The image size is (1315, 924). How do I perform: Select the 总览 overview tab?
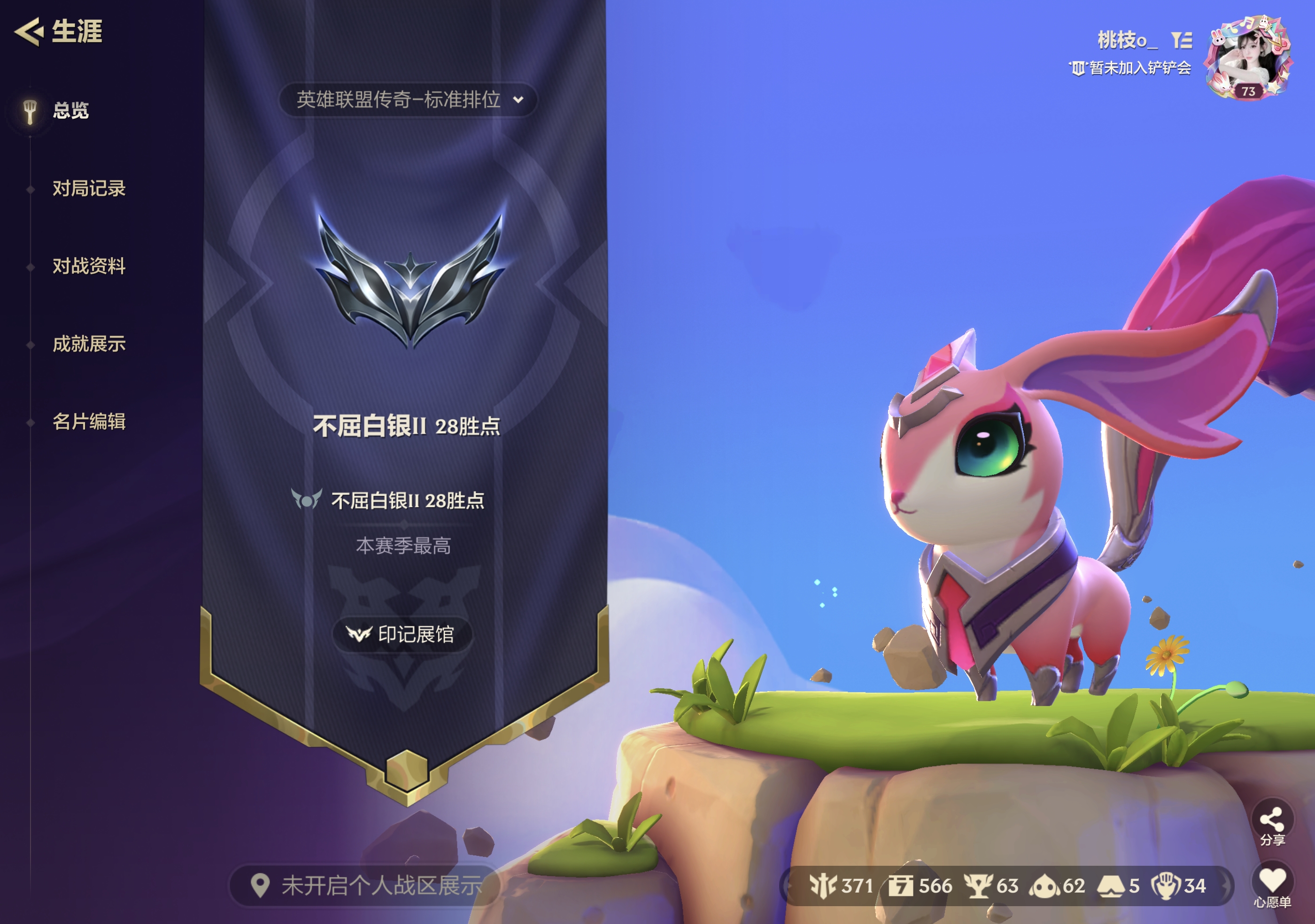coord(70,110)
